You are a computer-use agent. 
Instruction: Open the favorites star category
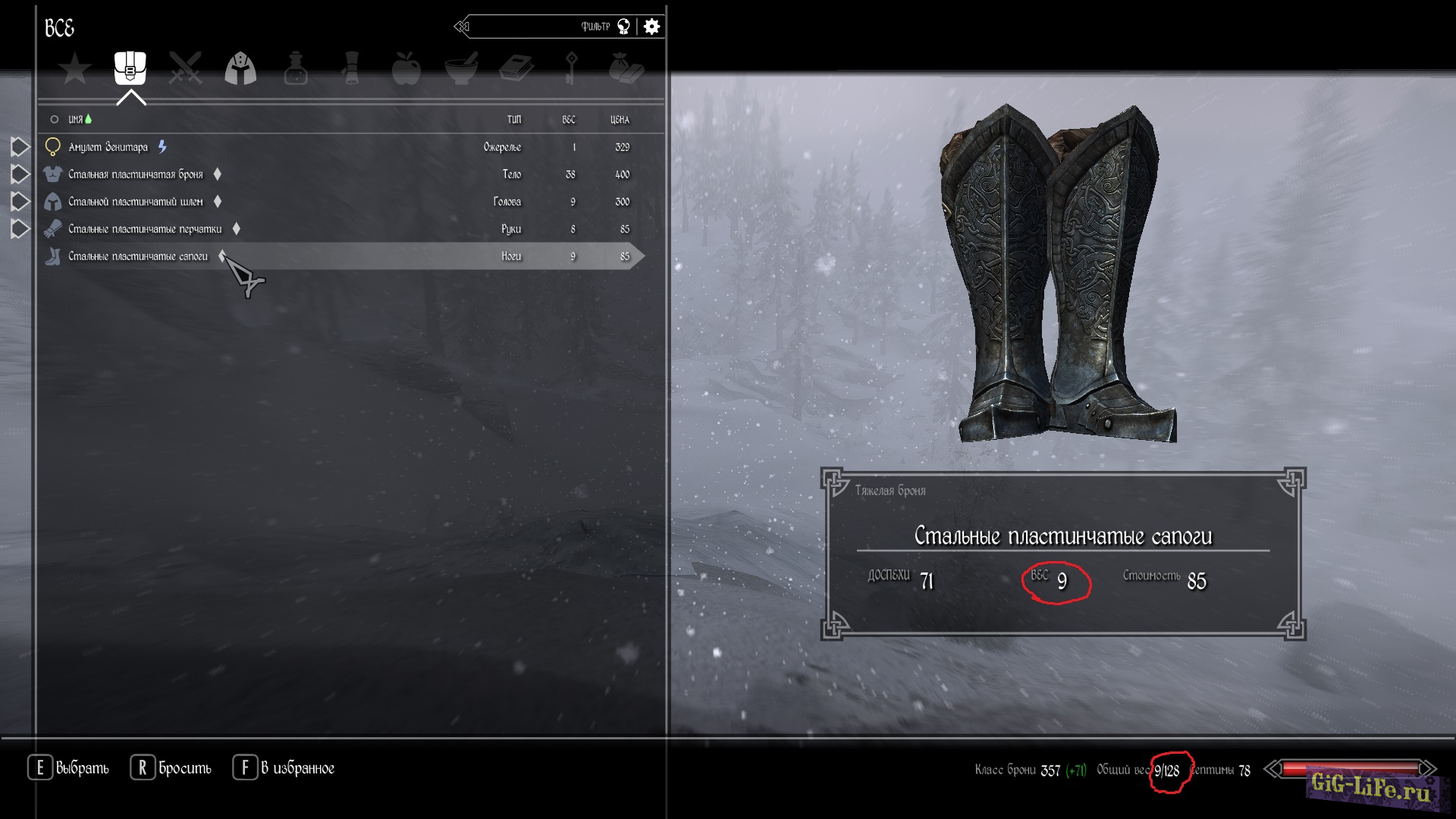point(75,69)
